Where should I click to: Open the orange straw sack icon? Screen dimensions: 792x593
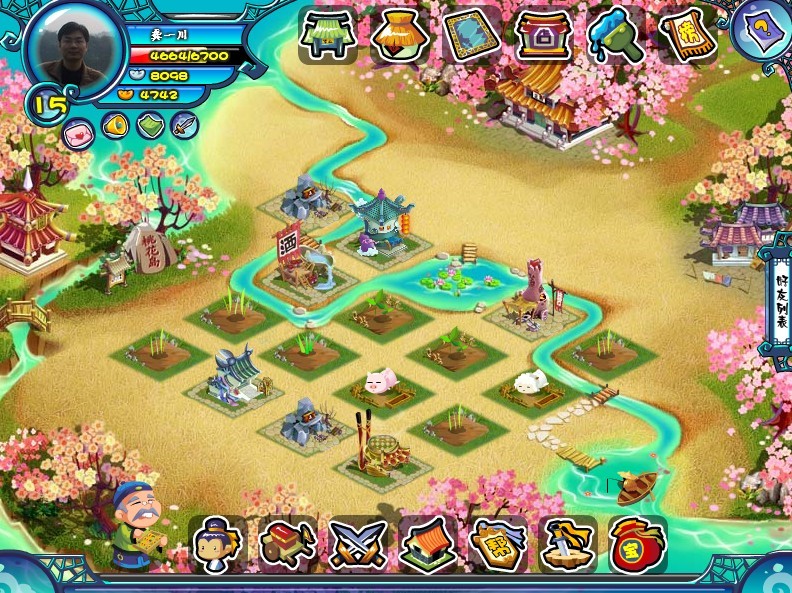[400, 36]
